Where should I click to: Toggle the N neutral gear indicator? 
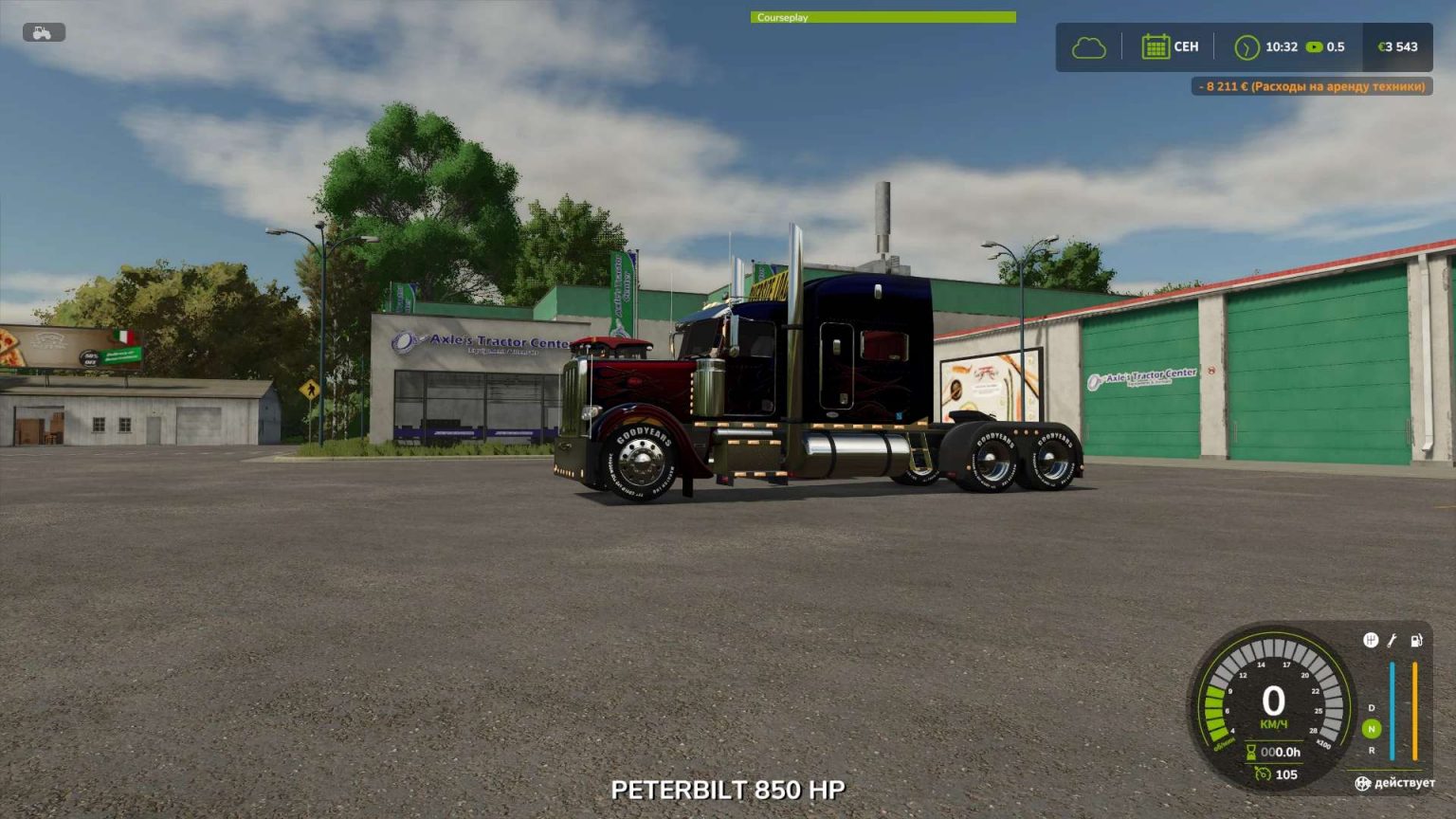pos(1372,728)
